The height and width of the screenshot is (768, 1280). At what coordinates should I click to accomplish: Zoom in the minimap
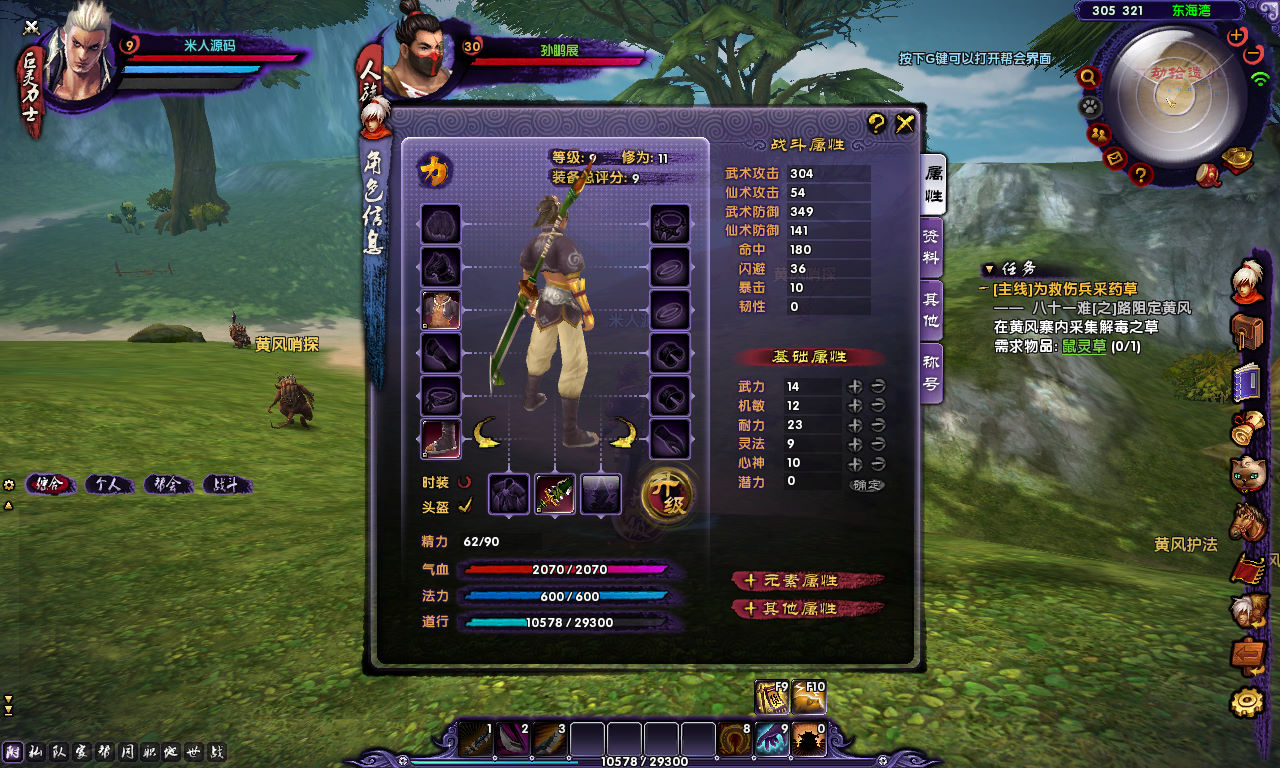click(1237, 36)
